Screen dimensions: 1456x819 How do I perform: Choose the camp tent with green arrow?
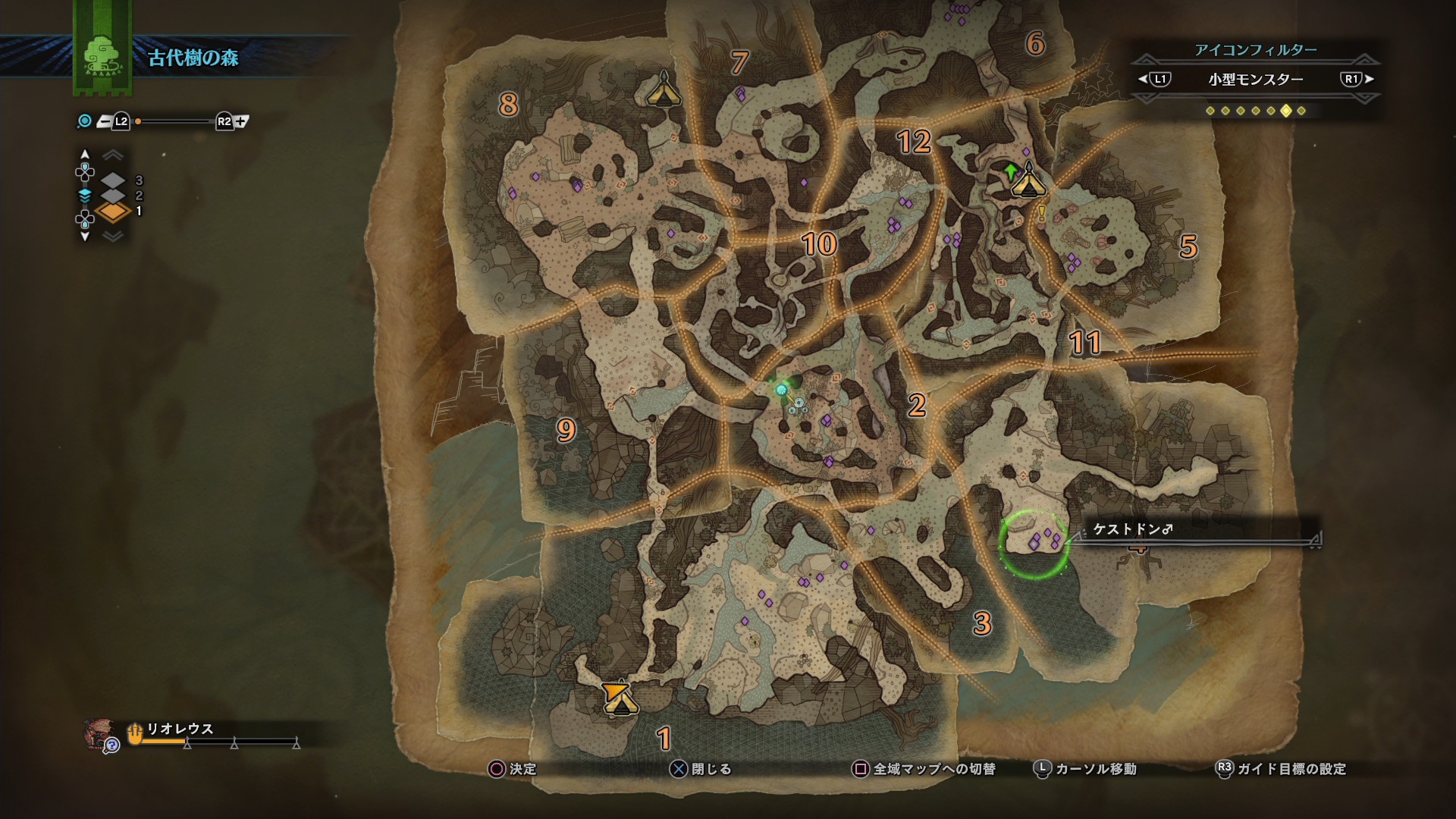point(1028,182)
